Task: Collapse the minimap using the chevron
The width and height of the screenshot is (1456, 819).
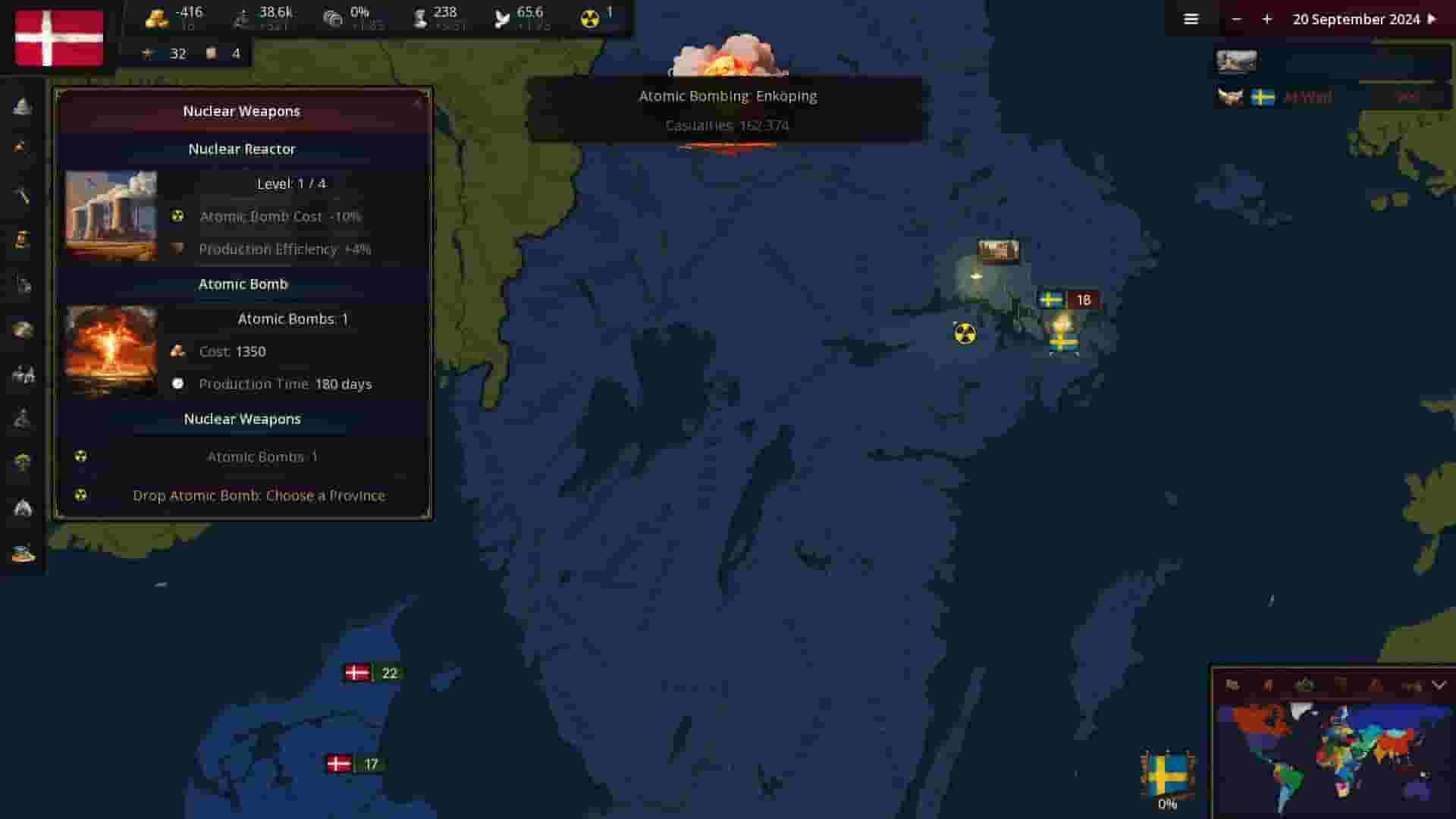Action: point(1438,685)
